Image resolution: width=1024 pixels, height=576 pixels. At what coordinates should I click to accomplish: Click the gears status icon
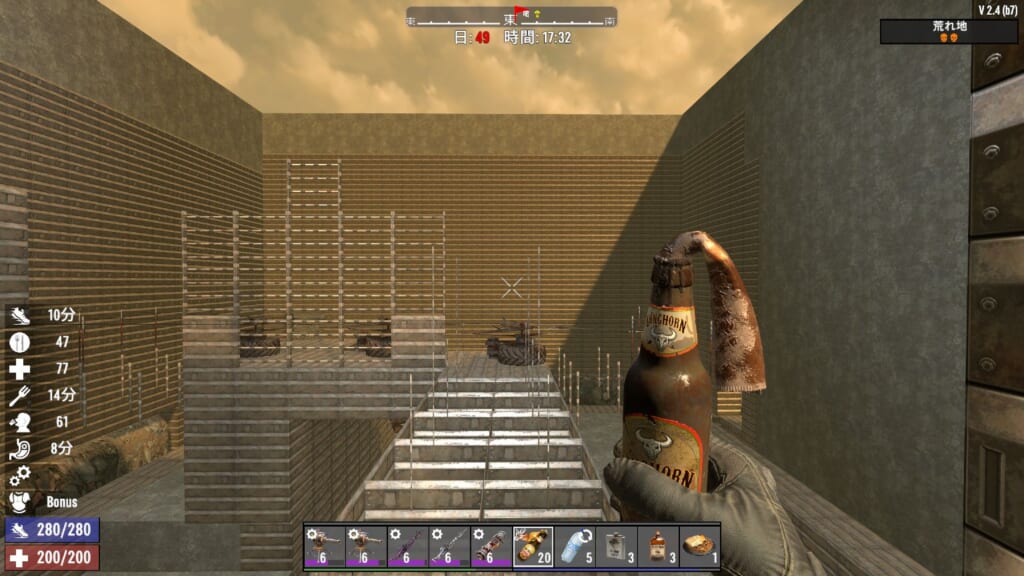click(20, 476)
